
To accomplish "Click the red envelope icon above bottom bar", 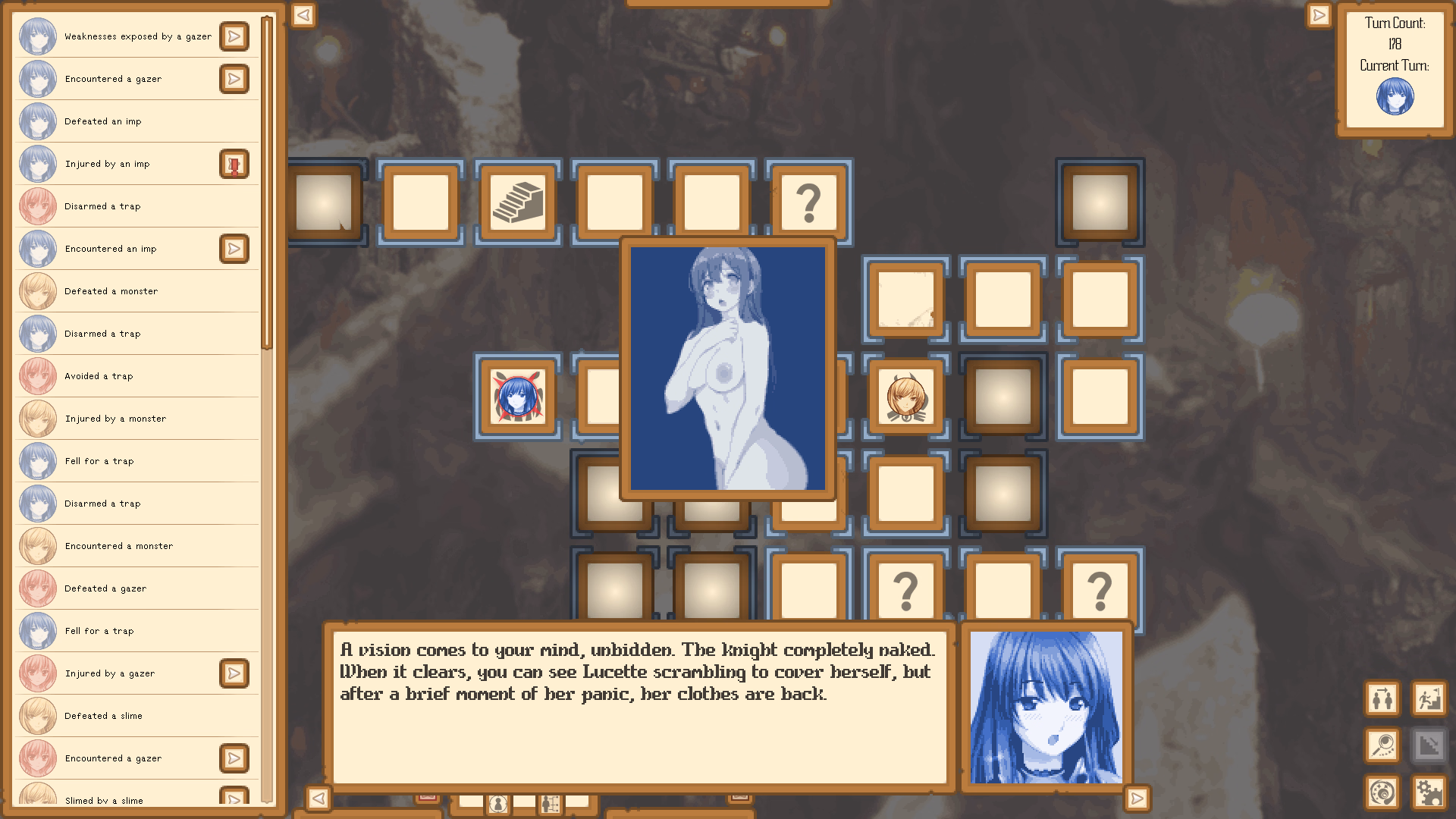I will tap(428, 797).
